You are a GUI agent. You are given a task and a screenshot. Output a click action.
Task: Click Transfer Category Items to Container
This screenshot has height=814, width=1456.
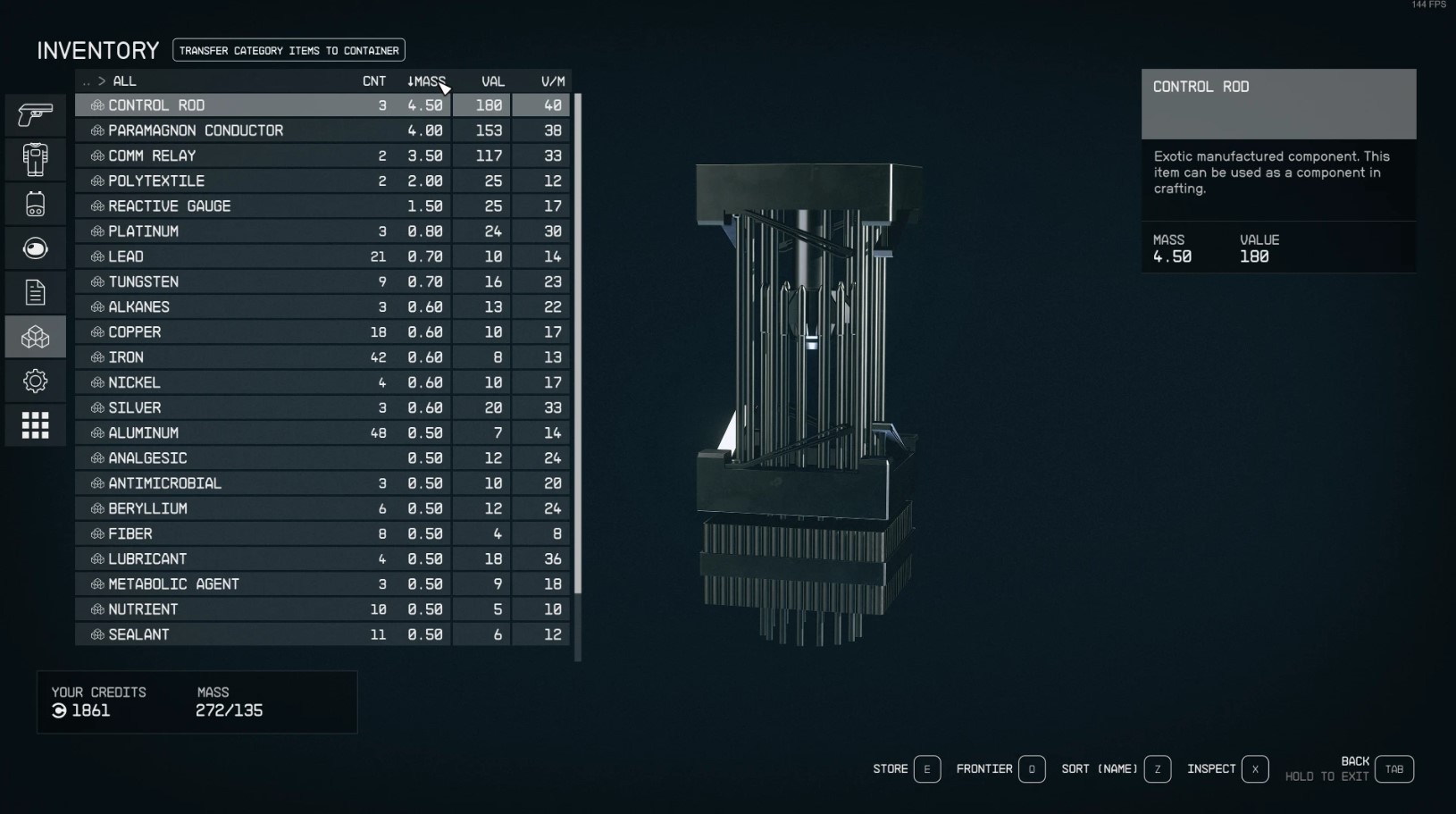pyautogui.click(x=288, y=50)
